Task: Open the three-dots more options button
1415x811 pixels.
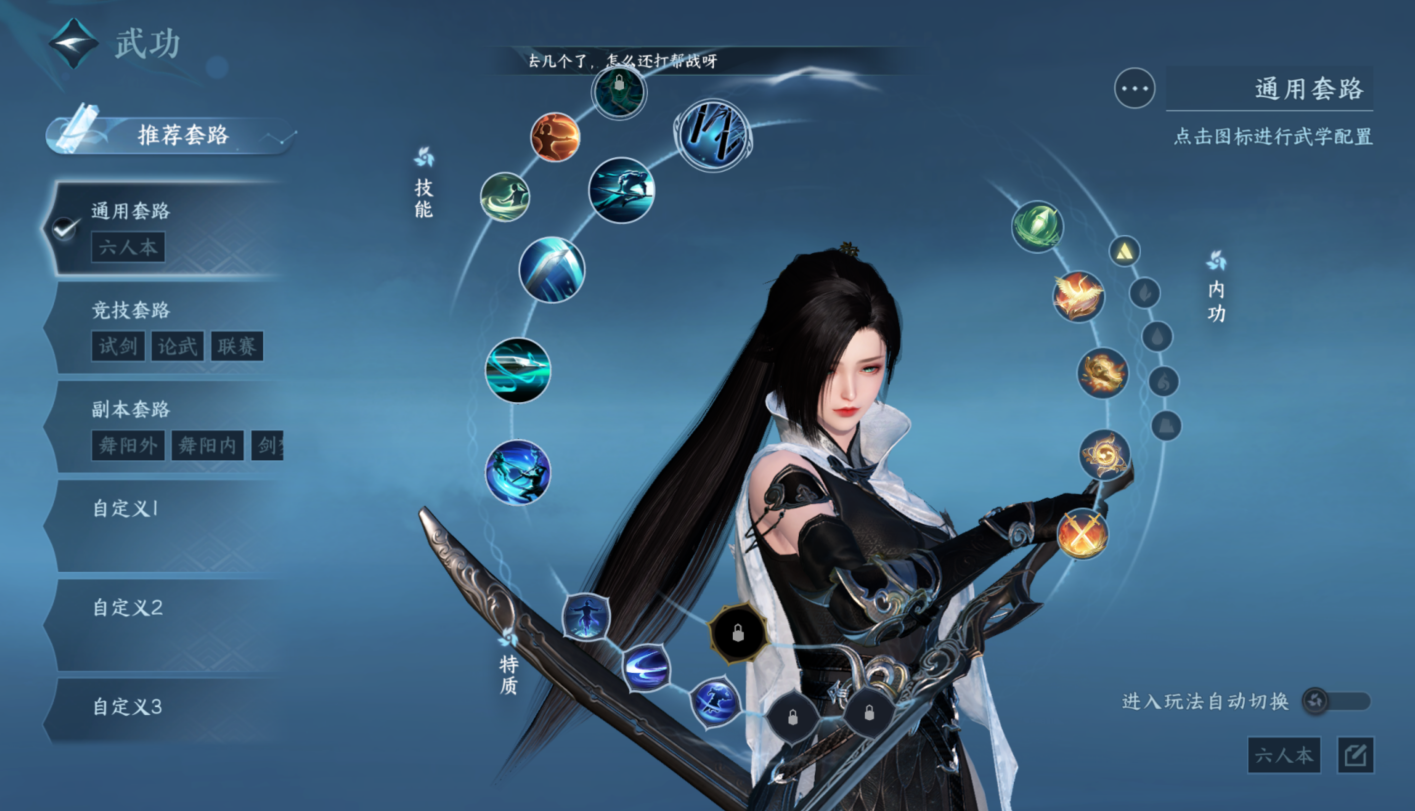Action: pyautogui.click(x=1135, y=89)
